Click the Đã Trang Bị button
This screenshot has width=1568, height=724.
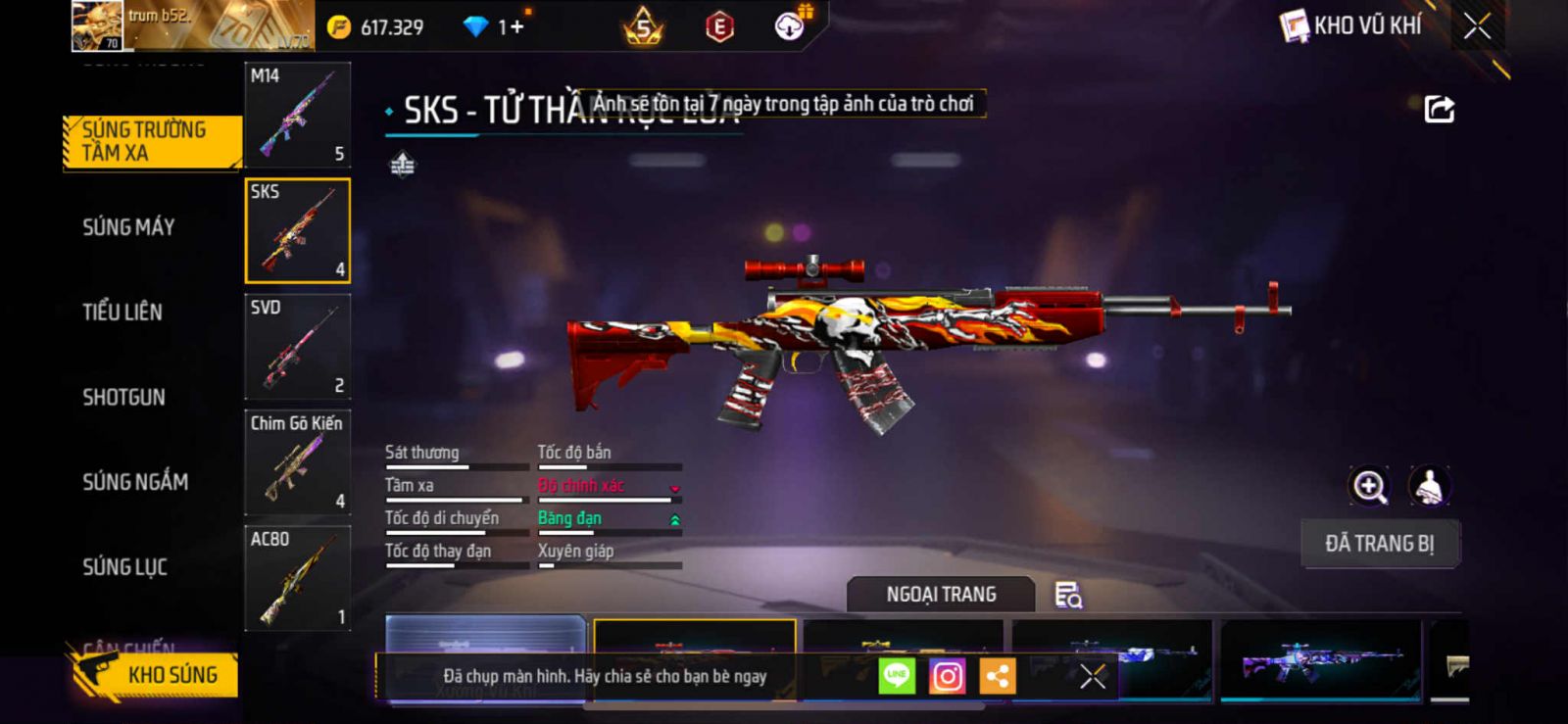click(1379, 544)
